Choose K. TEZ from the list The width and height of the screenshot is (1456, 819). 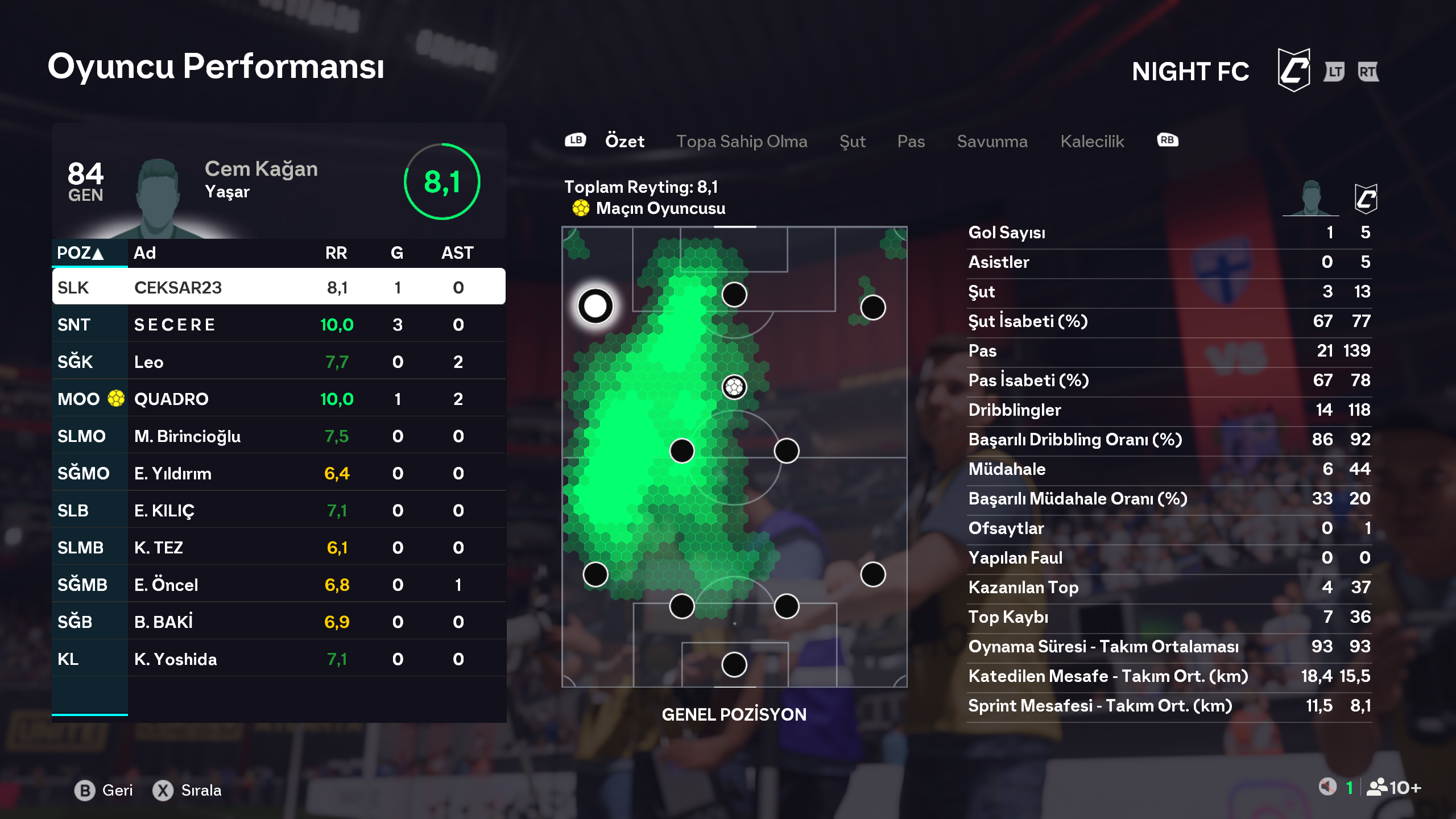click(x=279, y=548)
